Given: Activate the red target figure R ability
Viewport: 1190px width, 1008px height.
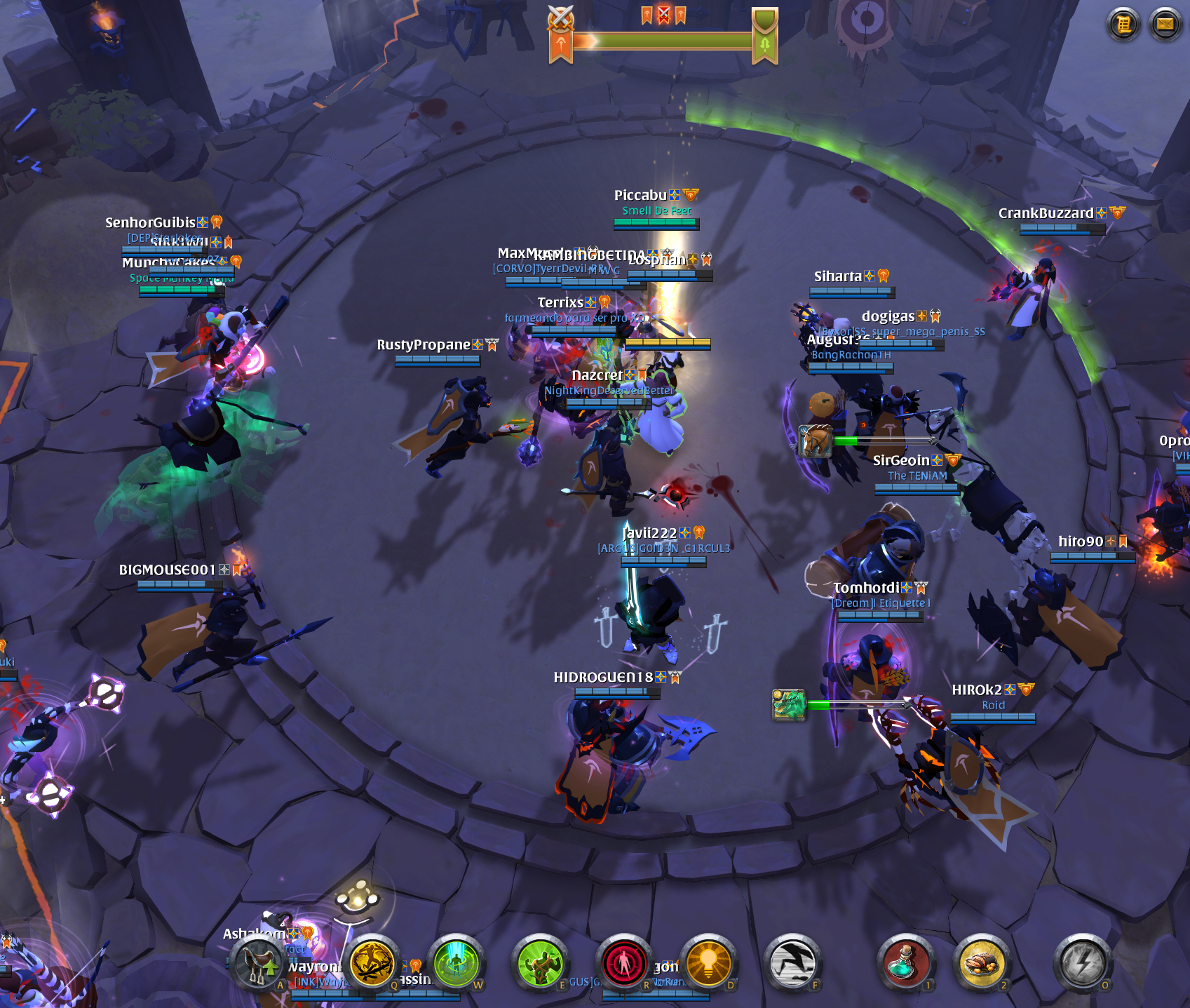Looking at the screenshot, I should pyautogui.click(x=623, y=962).
